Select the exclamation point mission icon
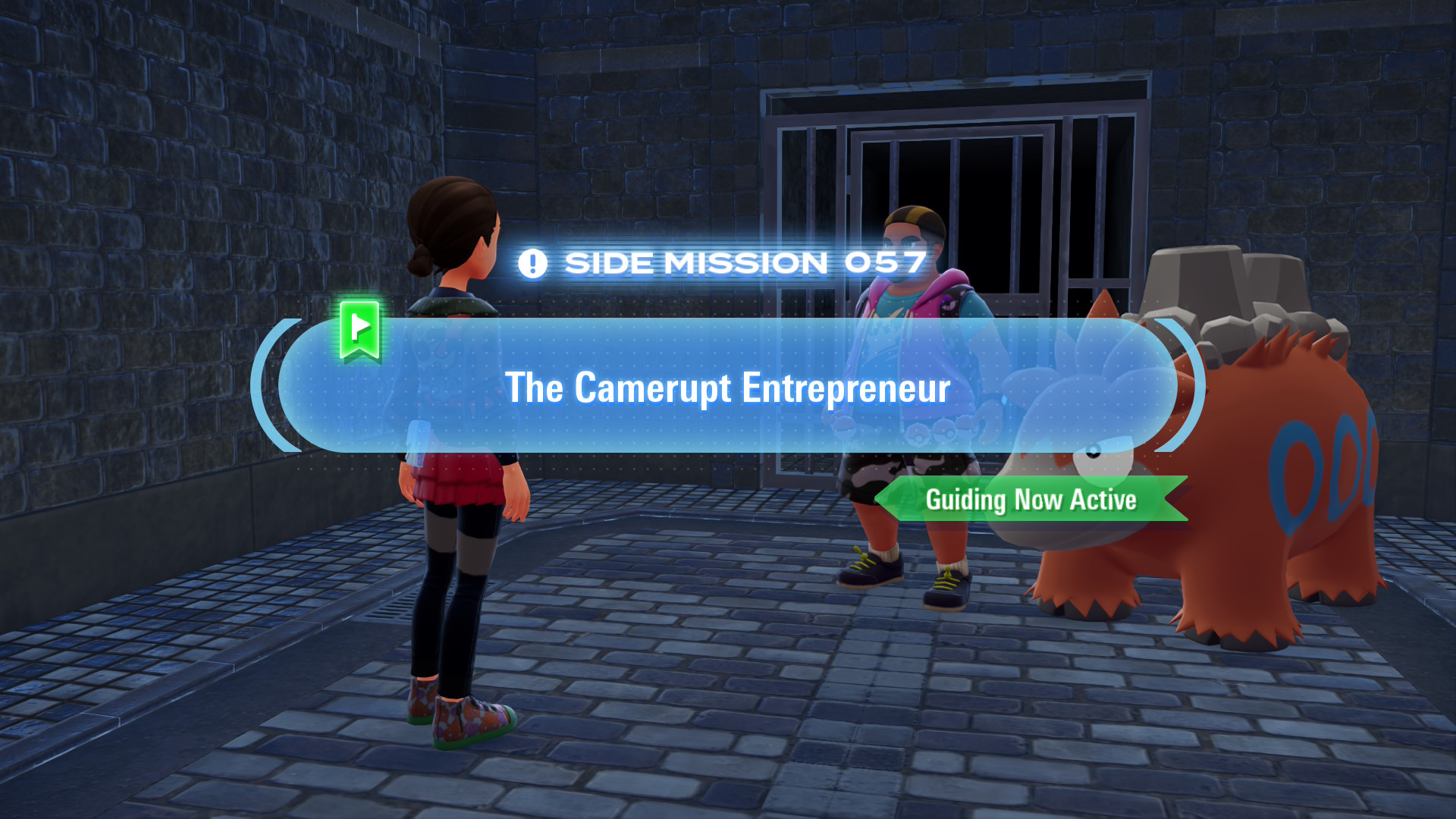The image size is (1456, 819). tap(533, 262)
